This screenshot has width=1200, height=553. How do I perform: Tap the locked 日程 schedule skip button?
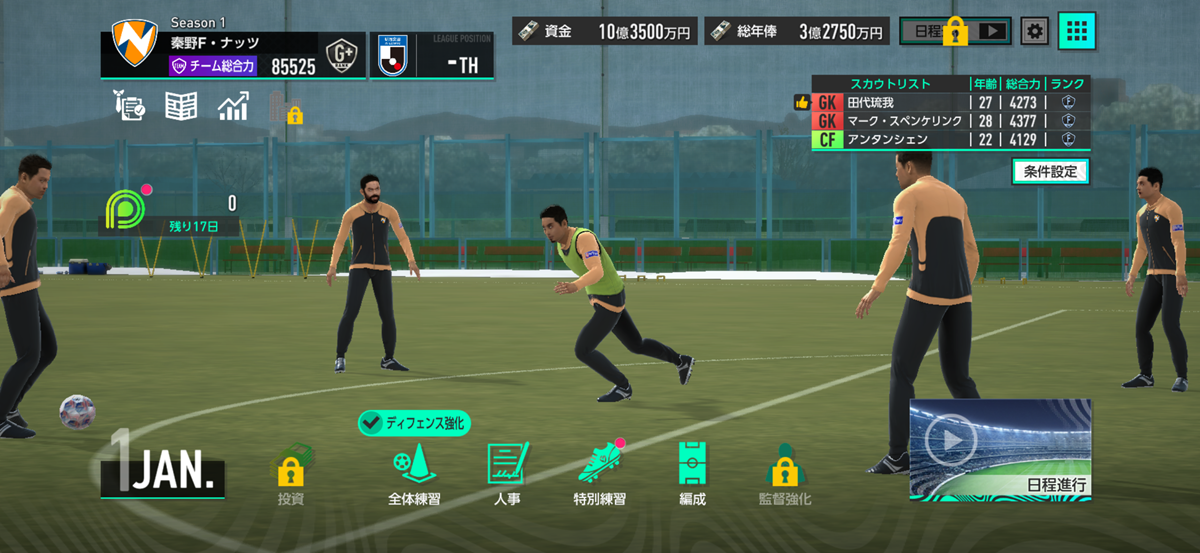955,31
